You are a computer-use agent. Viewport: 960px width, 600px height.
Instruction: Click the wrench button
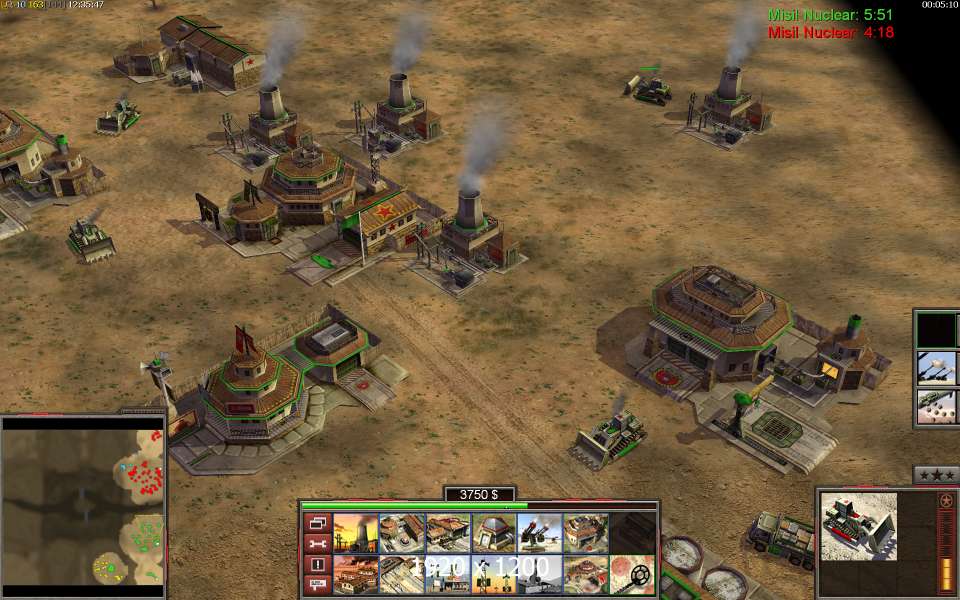pos(318,544)
